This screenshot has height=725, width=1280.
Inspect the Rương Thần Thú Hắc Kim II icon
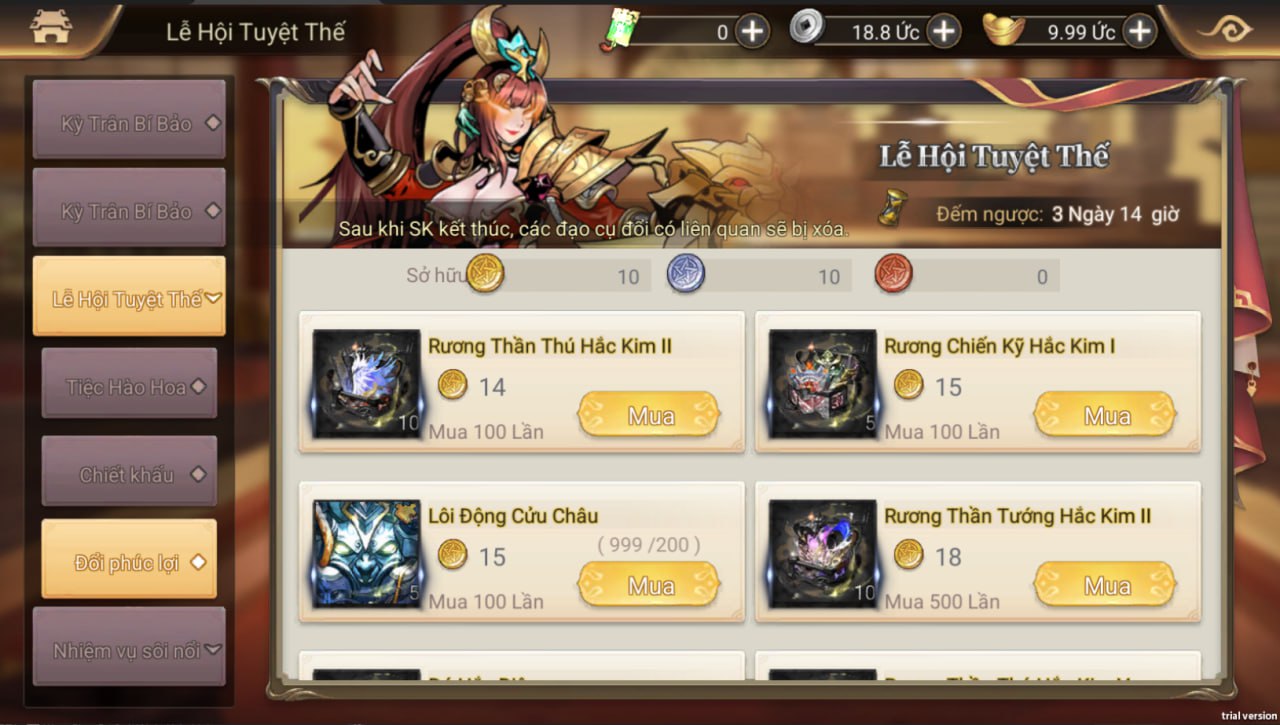coord(366,384)
